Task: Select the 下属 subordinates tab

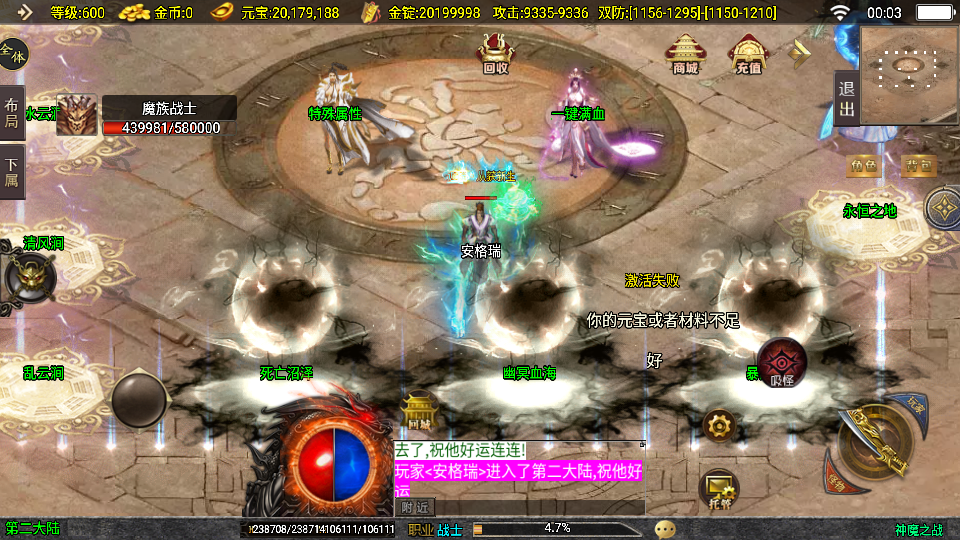Action: (x=12, y=172)
